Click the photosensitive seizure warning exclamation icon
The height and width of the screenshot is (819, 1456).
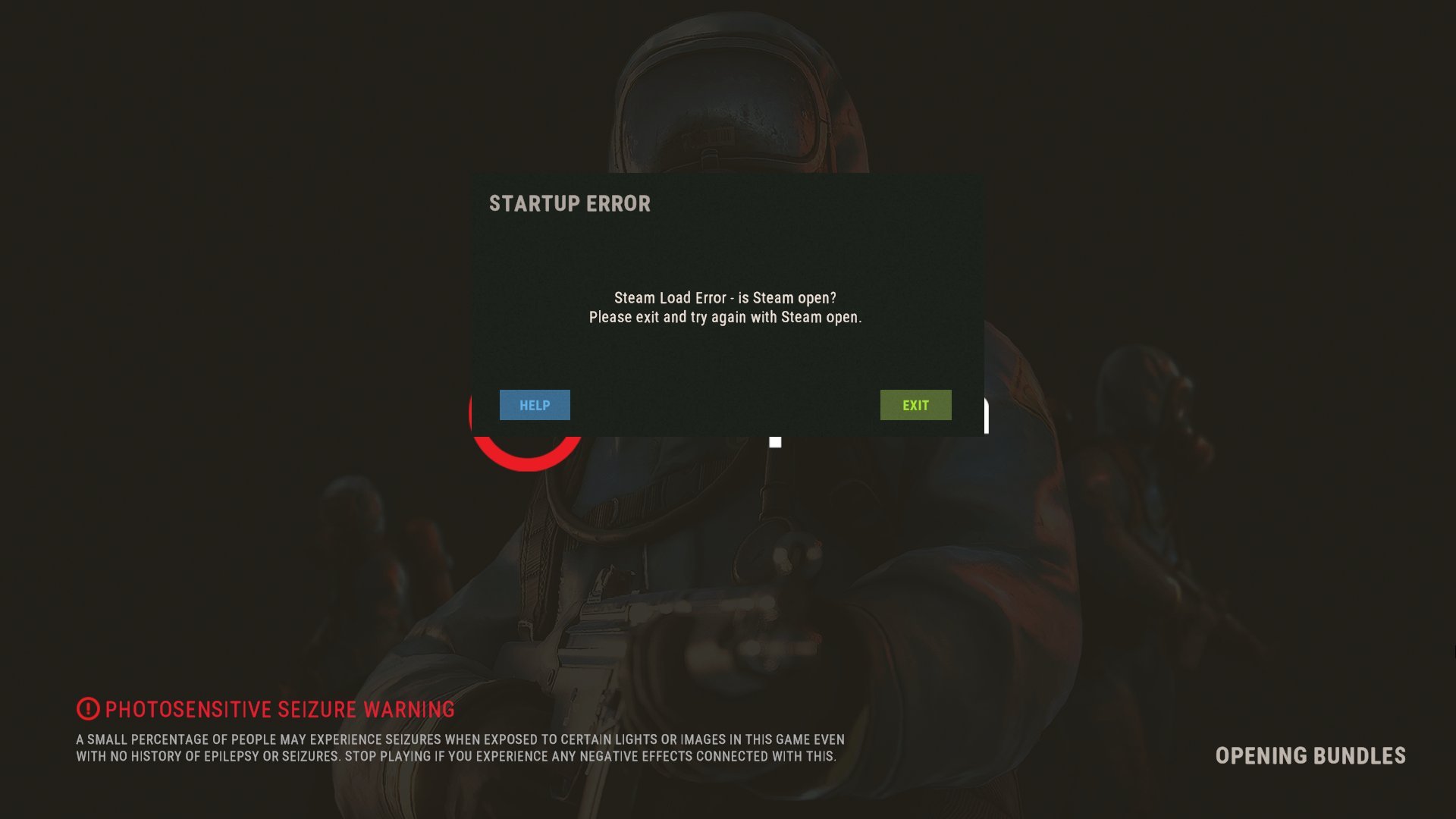coord(87,710)
